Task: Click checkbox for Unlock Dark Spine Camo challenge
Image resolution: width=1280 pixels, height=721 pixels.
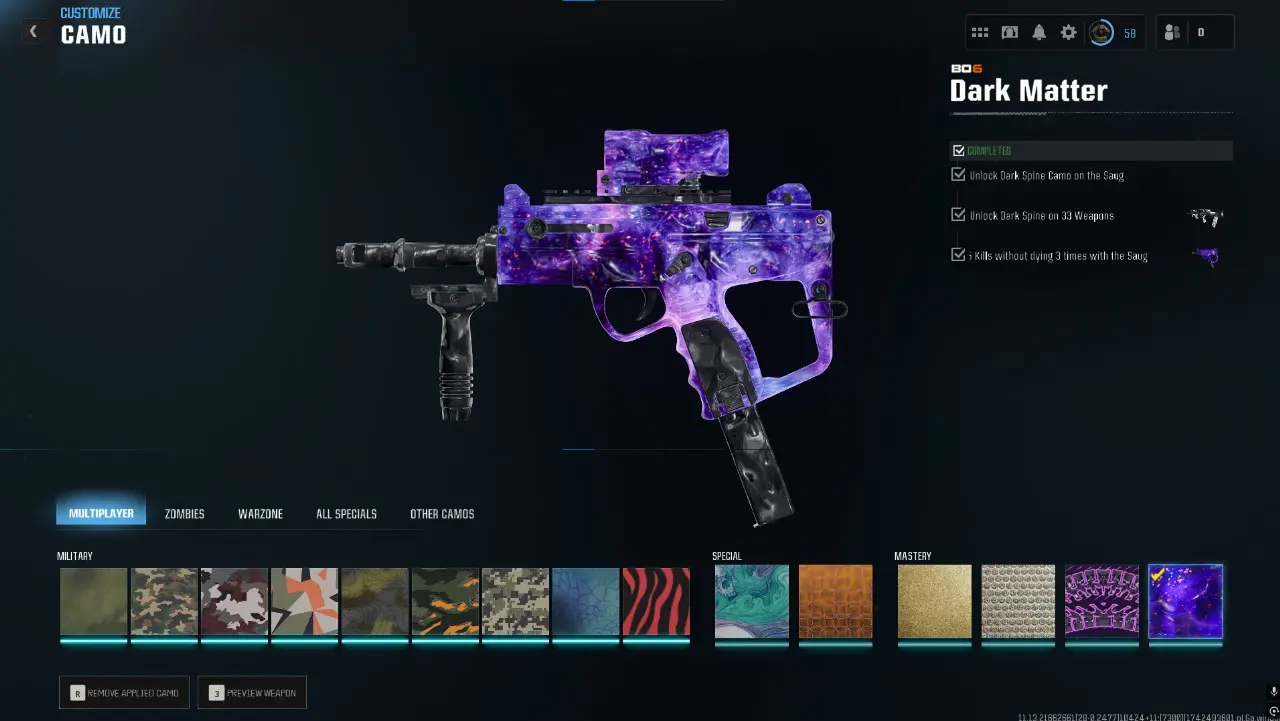Action: pos(958,173)
